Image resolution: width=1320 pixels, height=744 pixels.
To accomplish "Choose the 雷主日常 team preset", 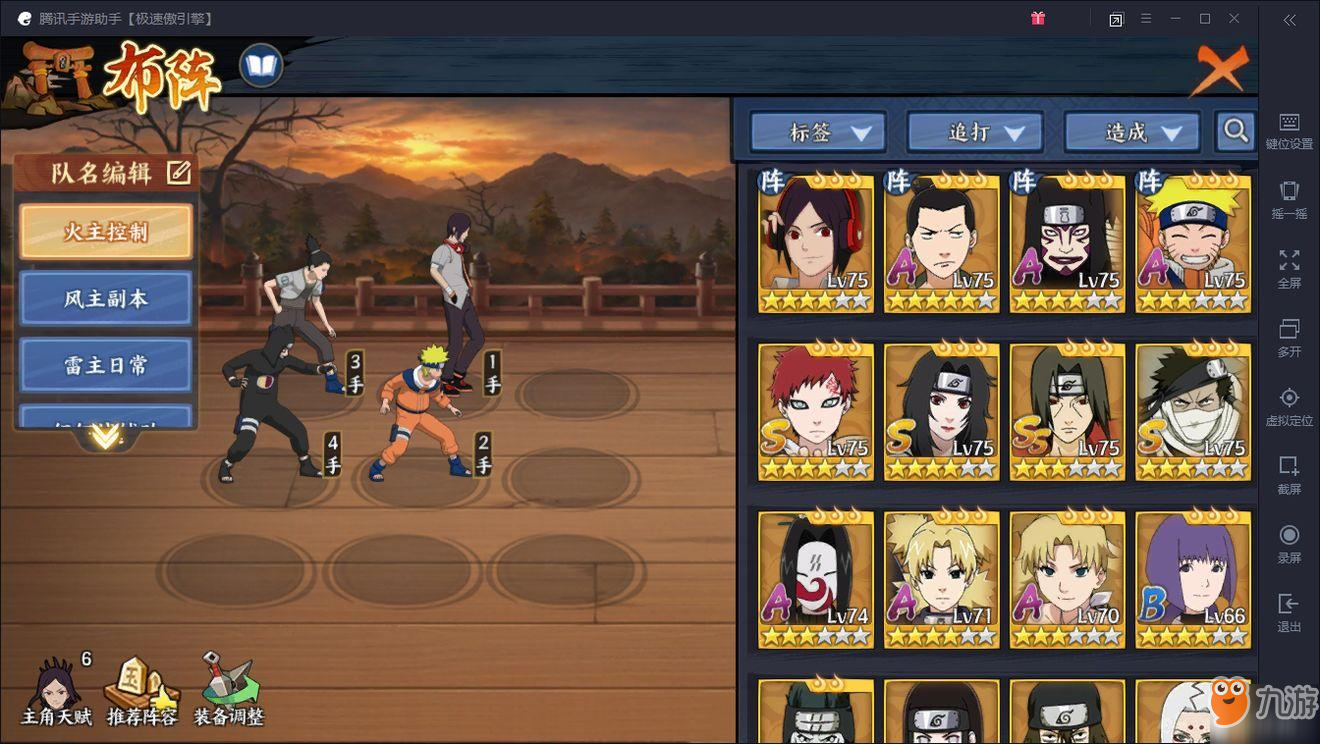I will (105, 365).
